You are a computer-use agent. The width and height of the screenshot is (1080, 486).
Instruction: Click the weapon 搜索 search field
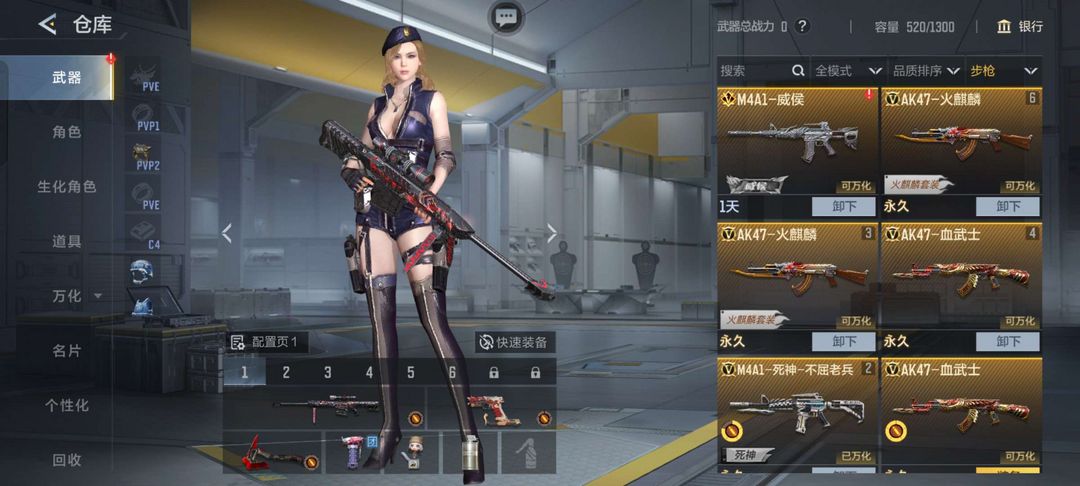click(x=755, y=71)
